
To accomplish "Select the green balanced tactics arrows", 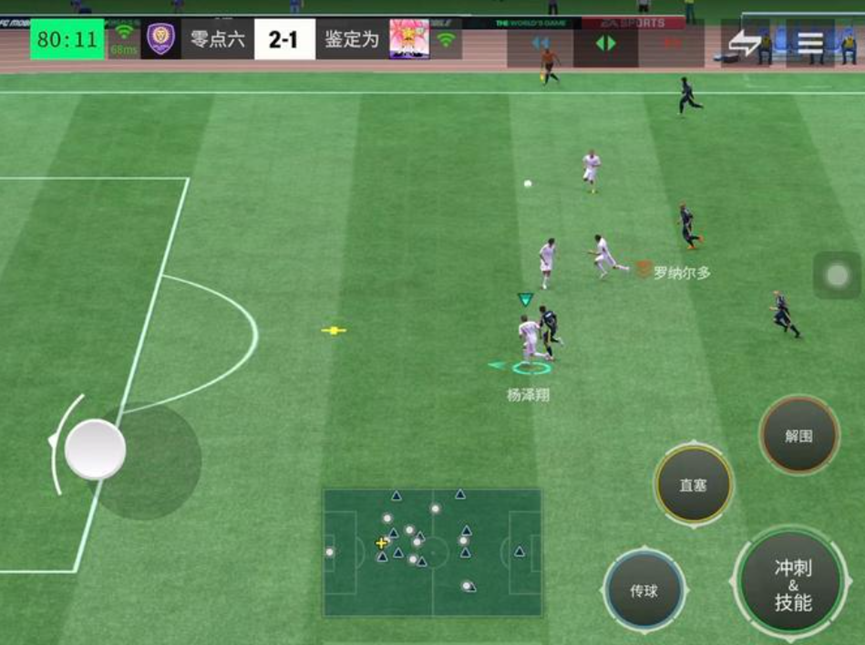I will click(x=606, y=43).
